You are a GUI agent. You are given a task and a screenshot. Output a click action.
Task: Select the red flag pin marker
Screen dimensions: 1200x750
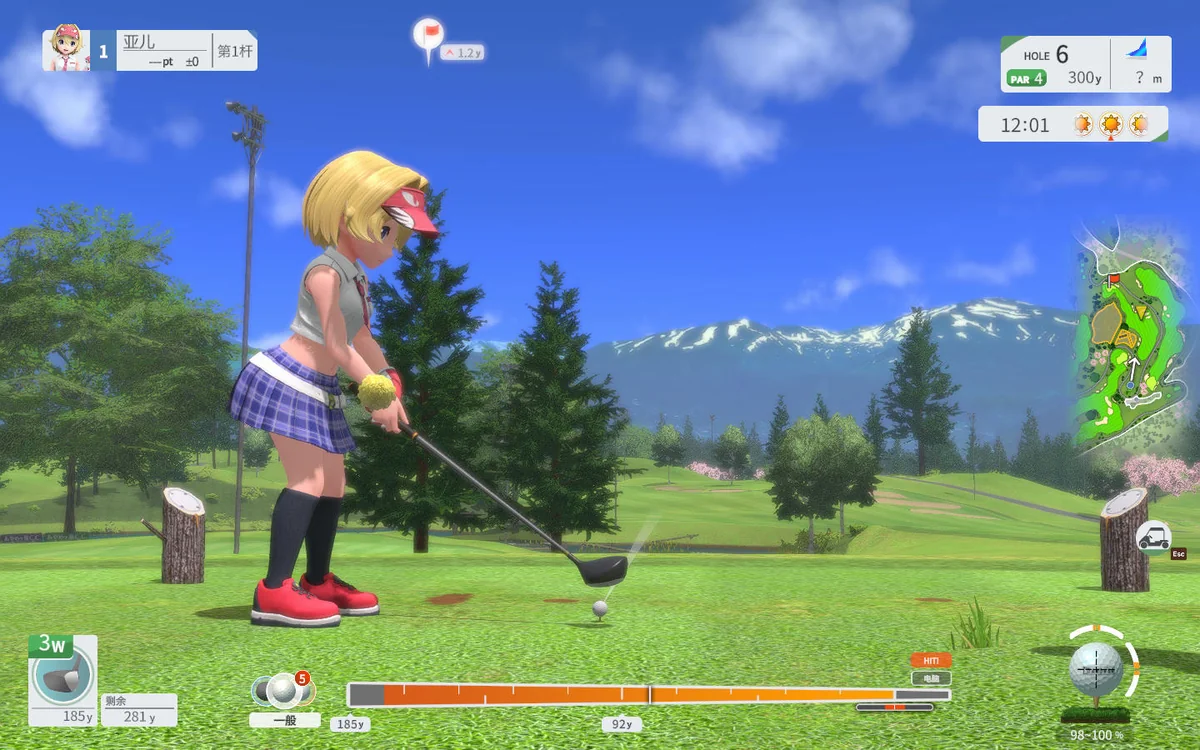(x=428, y=36)
